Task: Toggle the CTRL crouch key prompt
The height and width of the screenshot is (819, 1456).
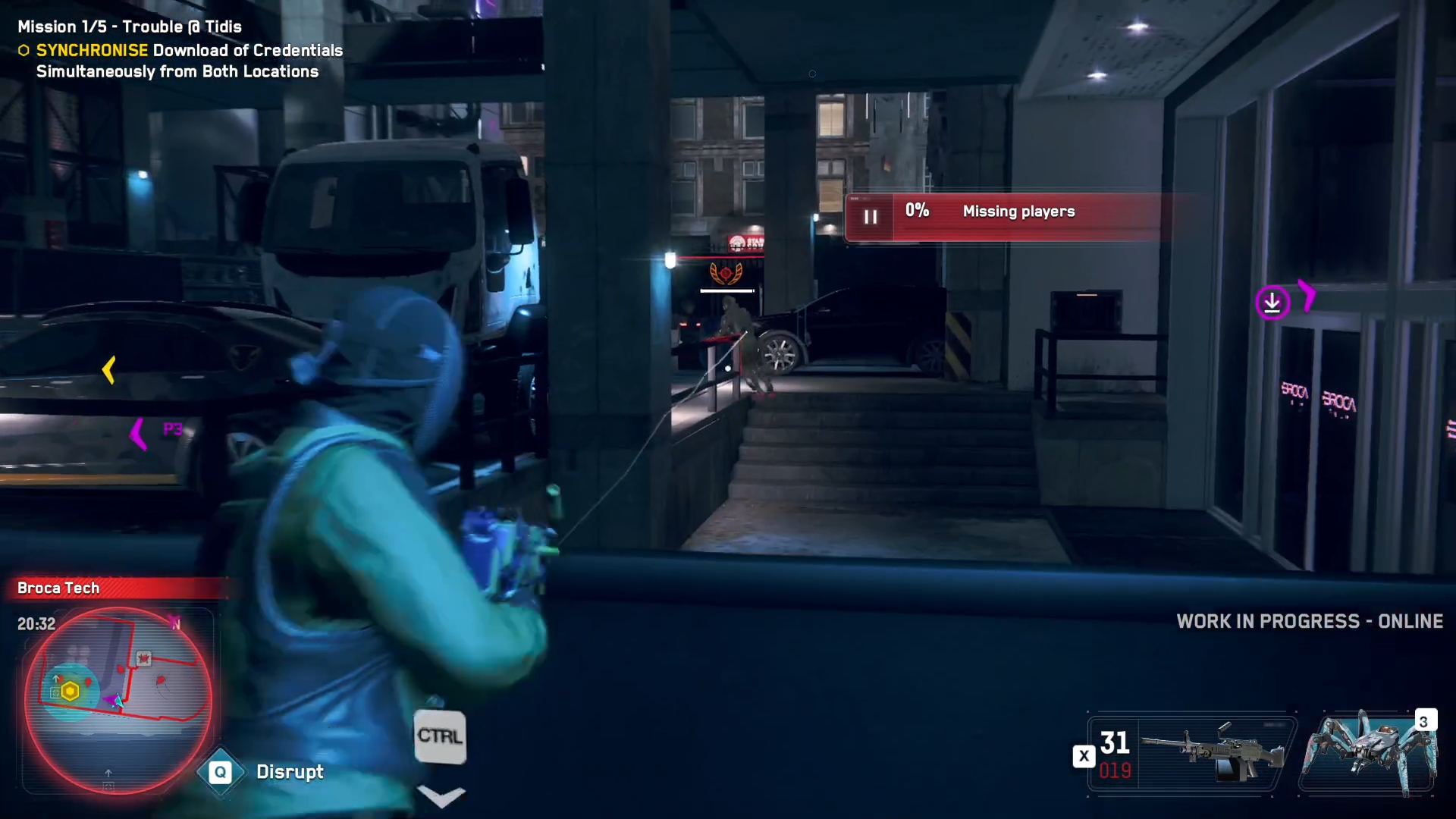Action: point(441,735)
